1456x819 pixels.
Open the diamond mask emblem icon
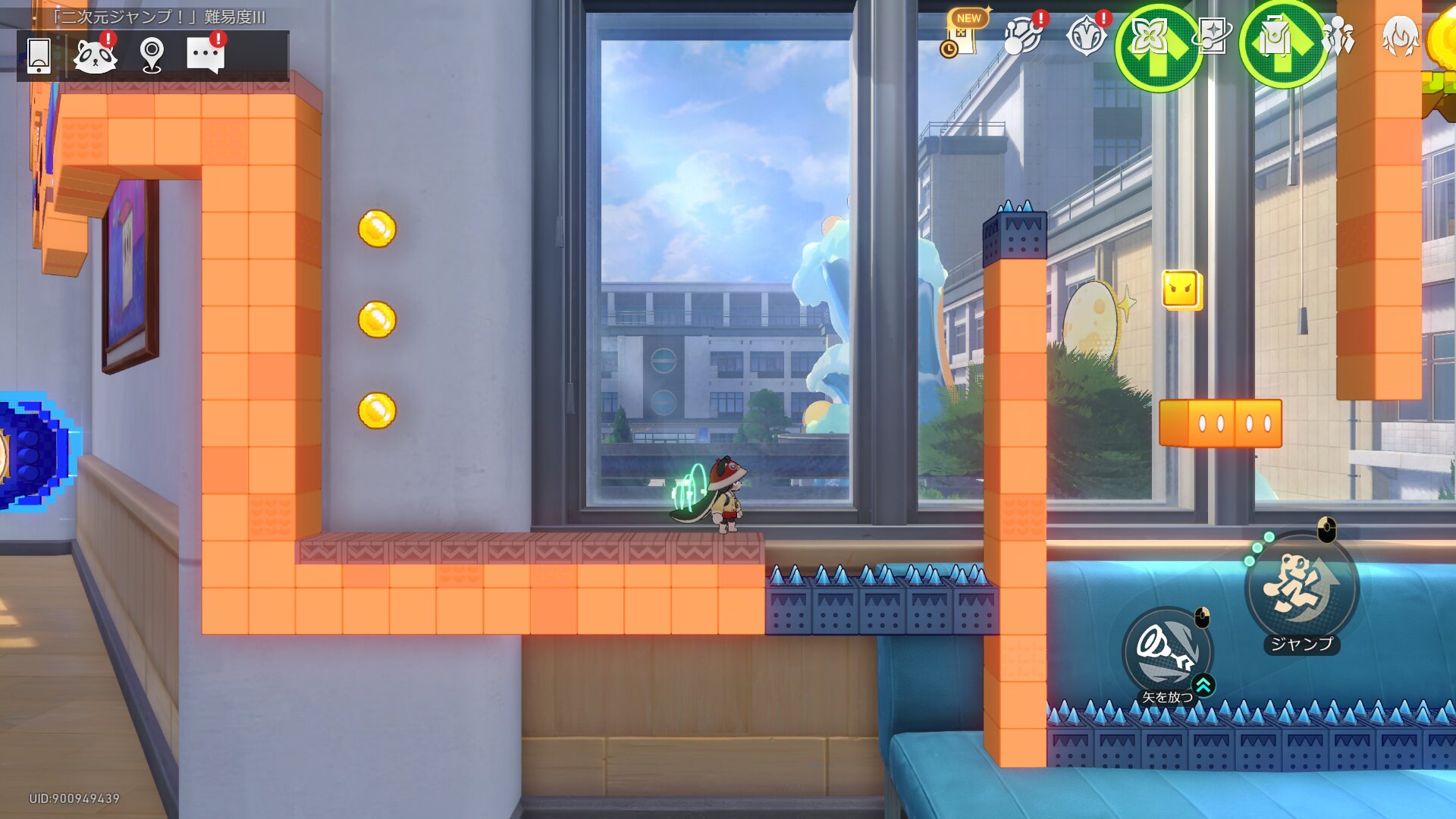[1086, 36]
